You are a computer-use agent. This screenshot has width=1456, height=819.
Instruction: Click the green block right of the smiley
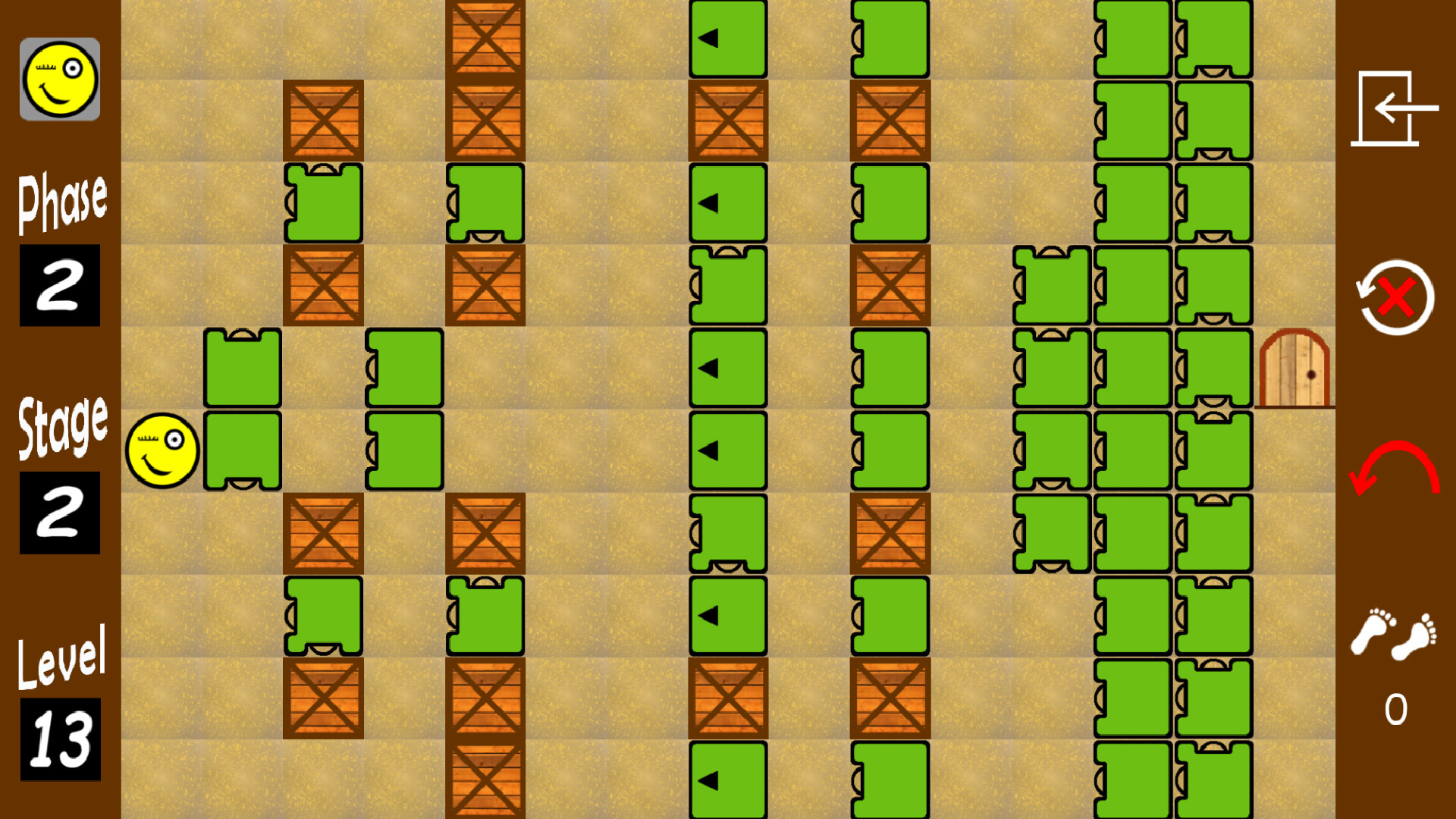point(243,450)
